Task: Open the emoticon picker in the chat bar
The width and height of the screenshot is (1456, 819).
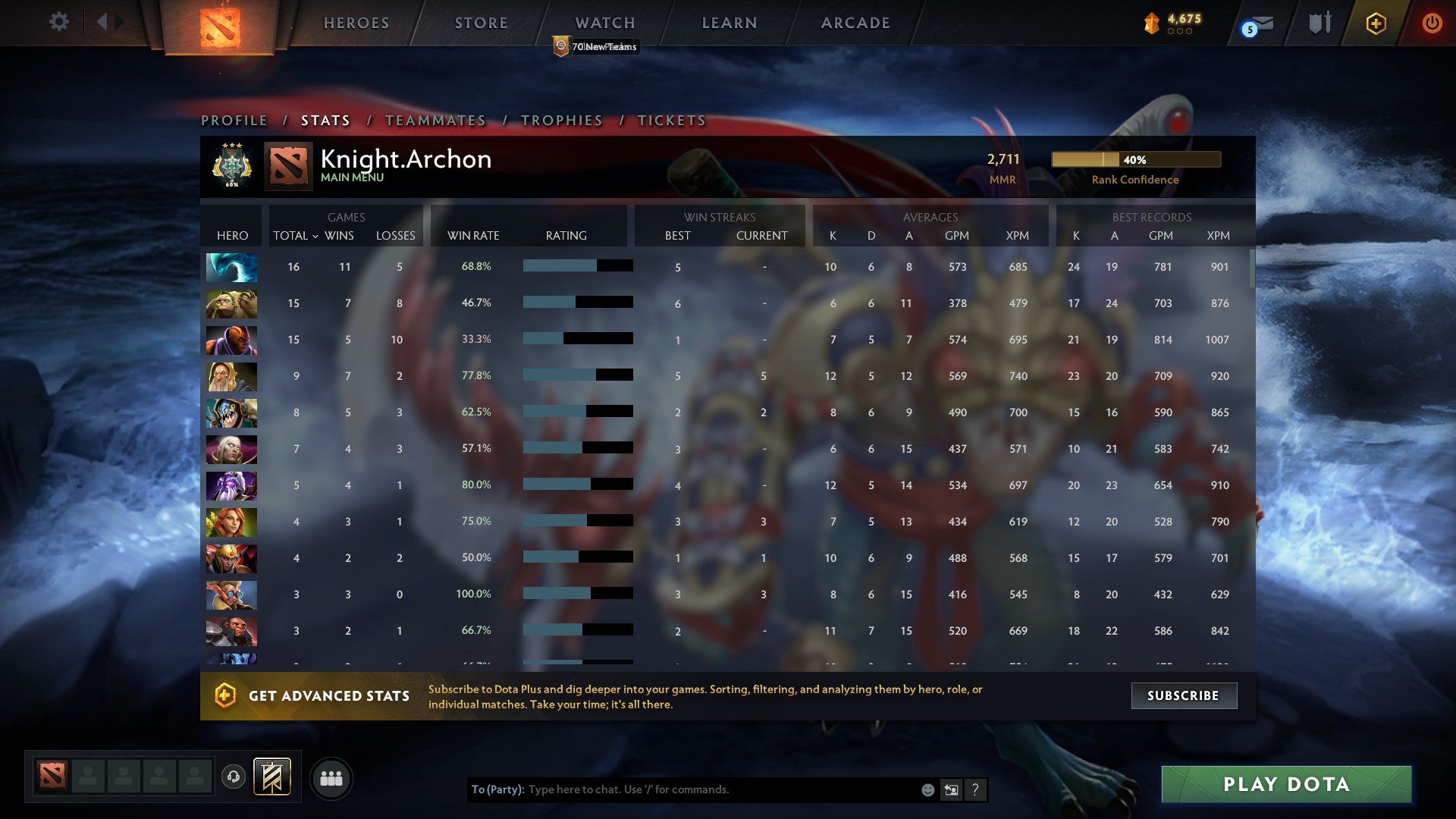Action: coord(927,789)
